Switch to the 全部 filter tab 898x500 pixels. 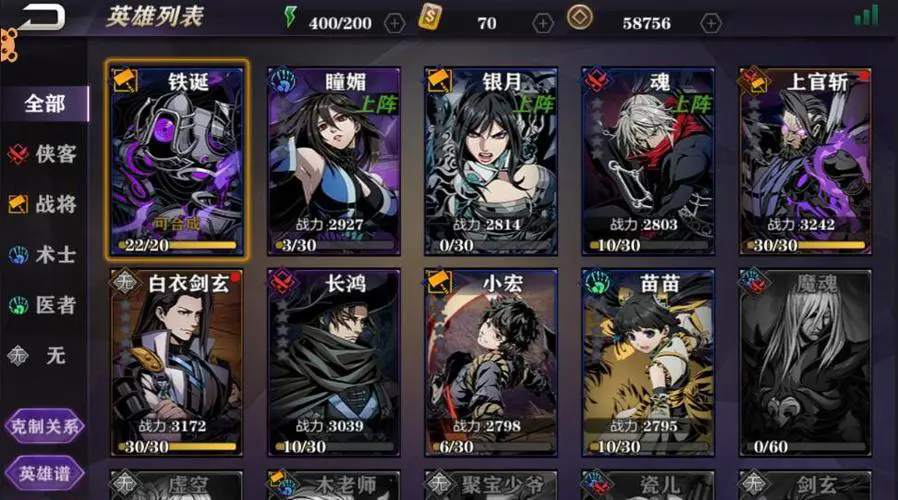(46, 104)
